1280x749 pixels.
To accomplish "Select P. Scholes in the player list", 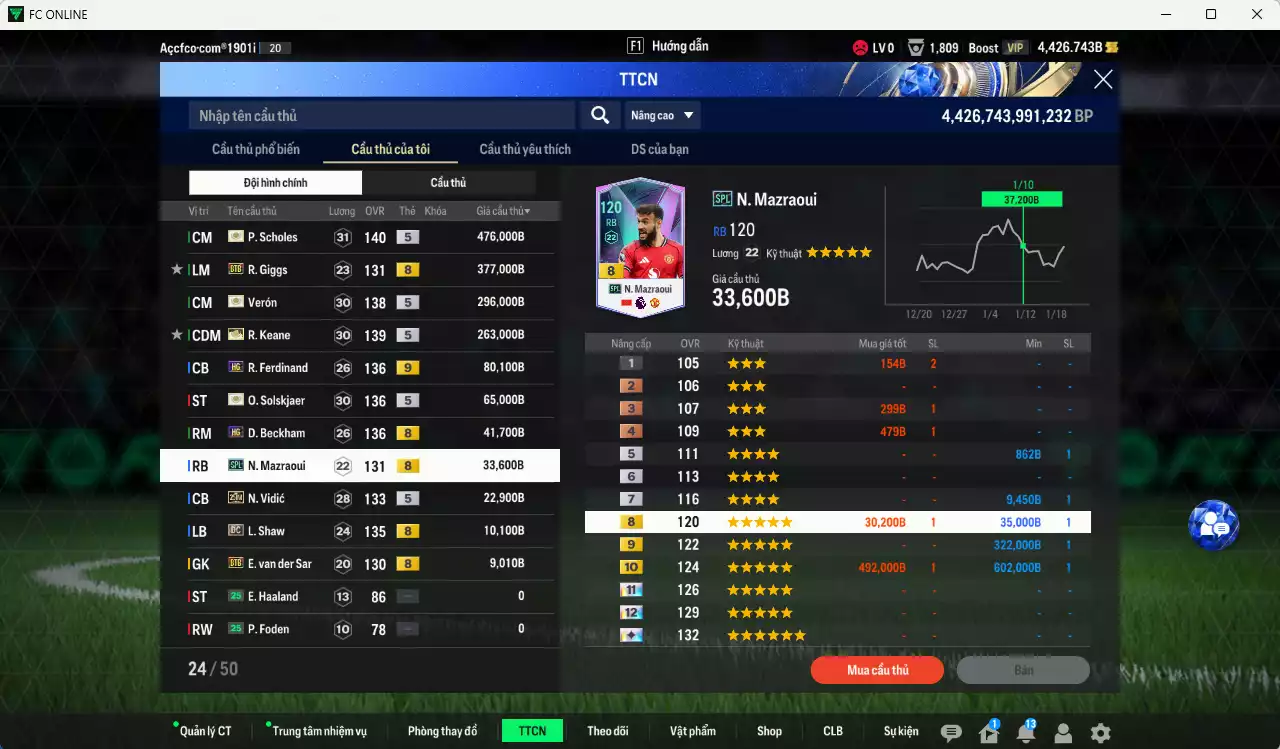I will click(360, 237).
